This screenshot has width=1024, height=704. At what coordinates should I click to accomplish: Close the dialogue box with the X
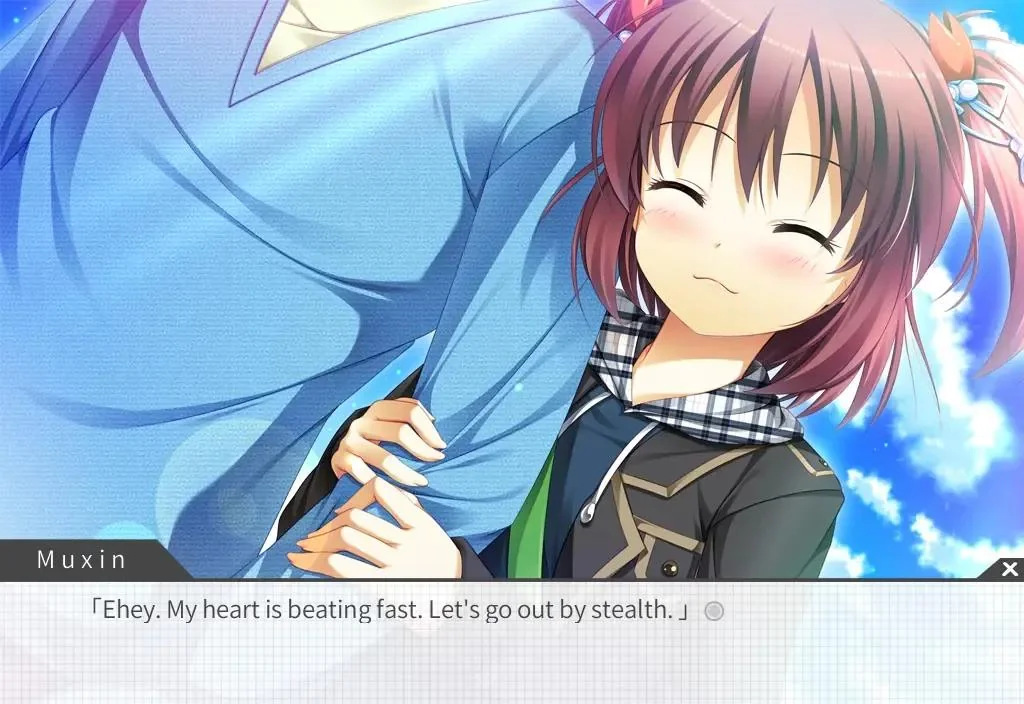tap(1009, 569)
